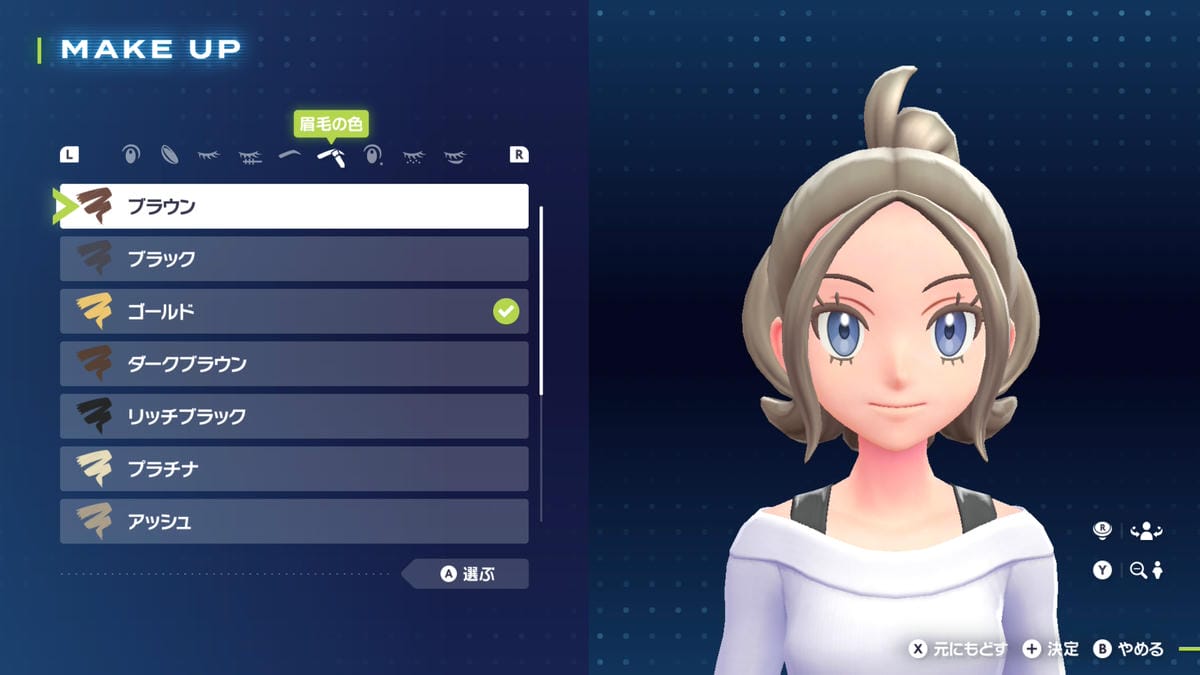The width and height of the screenshot is (1200, 675).
Task: Choose the リッチブラック eyebrow color
Action: pos(293,416)
